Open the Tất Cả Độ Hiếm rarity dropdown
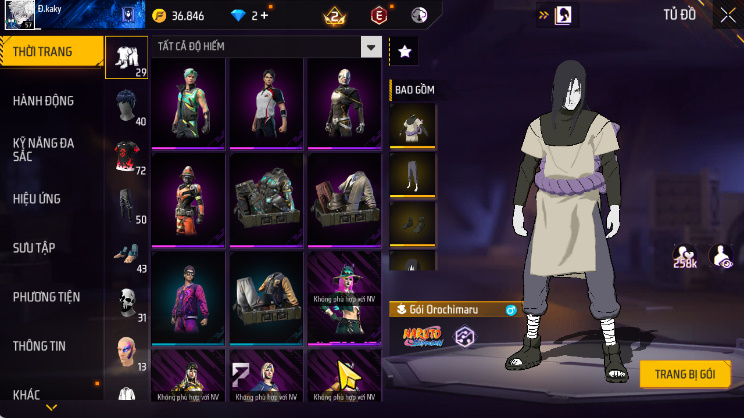This screenshot has height=418, width=744. click(x=371, y=47)
